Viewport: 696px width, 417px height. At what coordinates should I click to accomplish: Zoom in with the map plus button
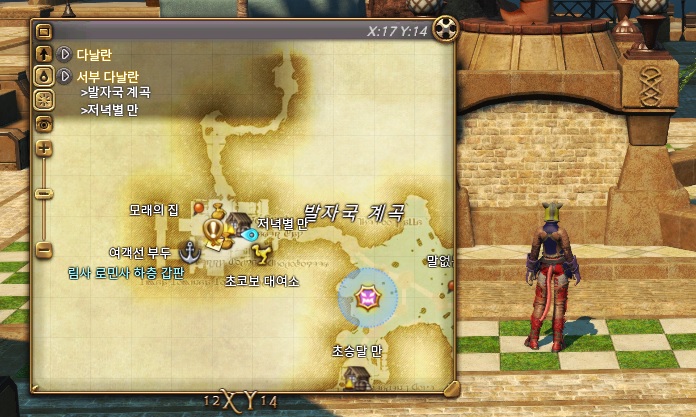pyautogui.click(x=43, y=148)
